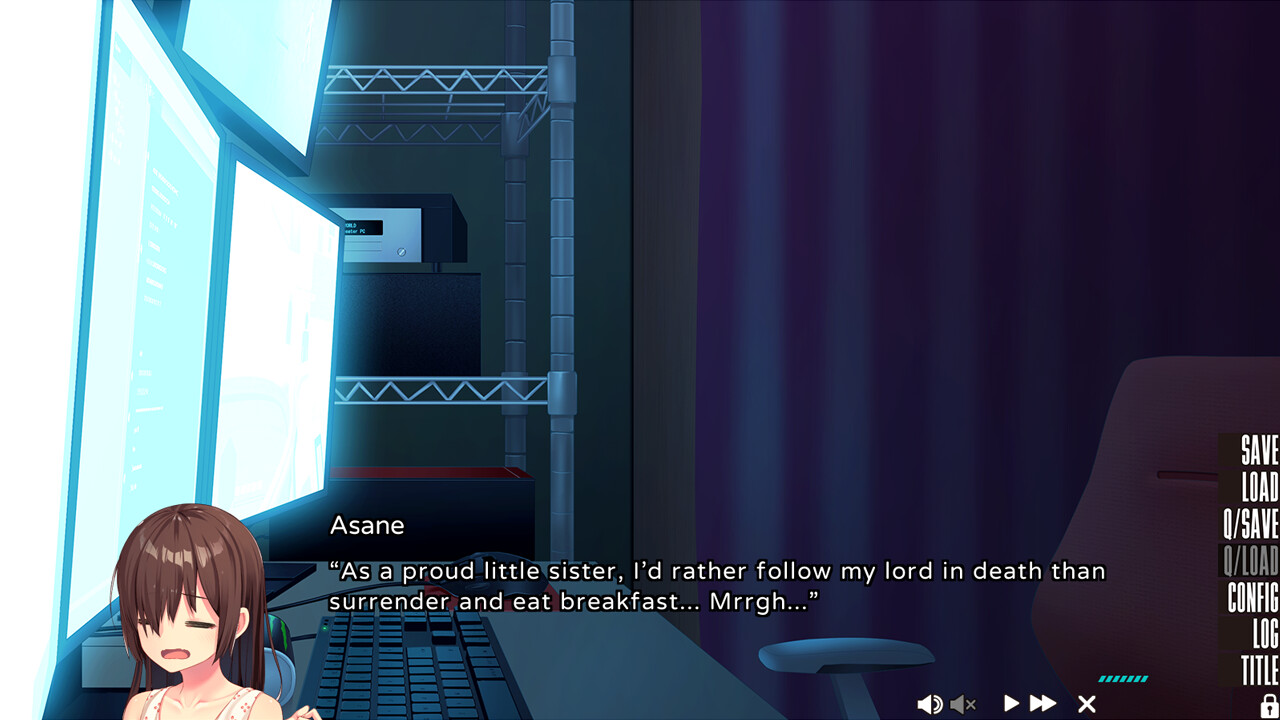
Task: Click the speaker icon to replay voice
Action: [931, 703]
